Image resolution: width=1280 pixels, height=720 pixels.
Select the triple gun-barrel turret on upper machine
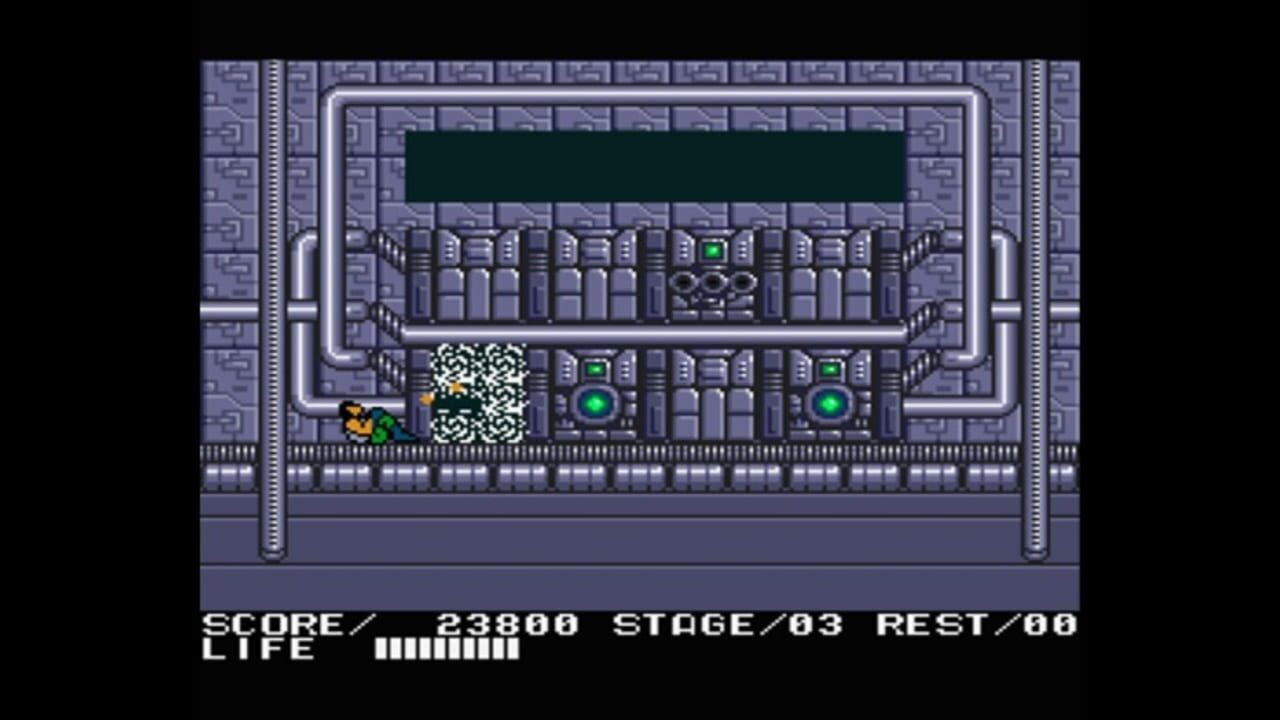pyautogui.click(x=714, y=286)
